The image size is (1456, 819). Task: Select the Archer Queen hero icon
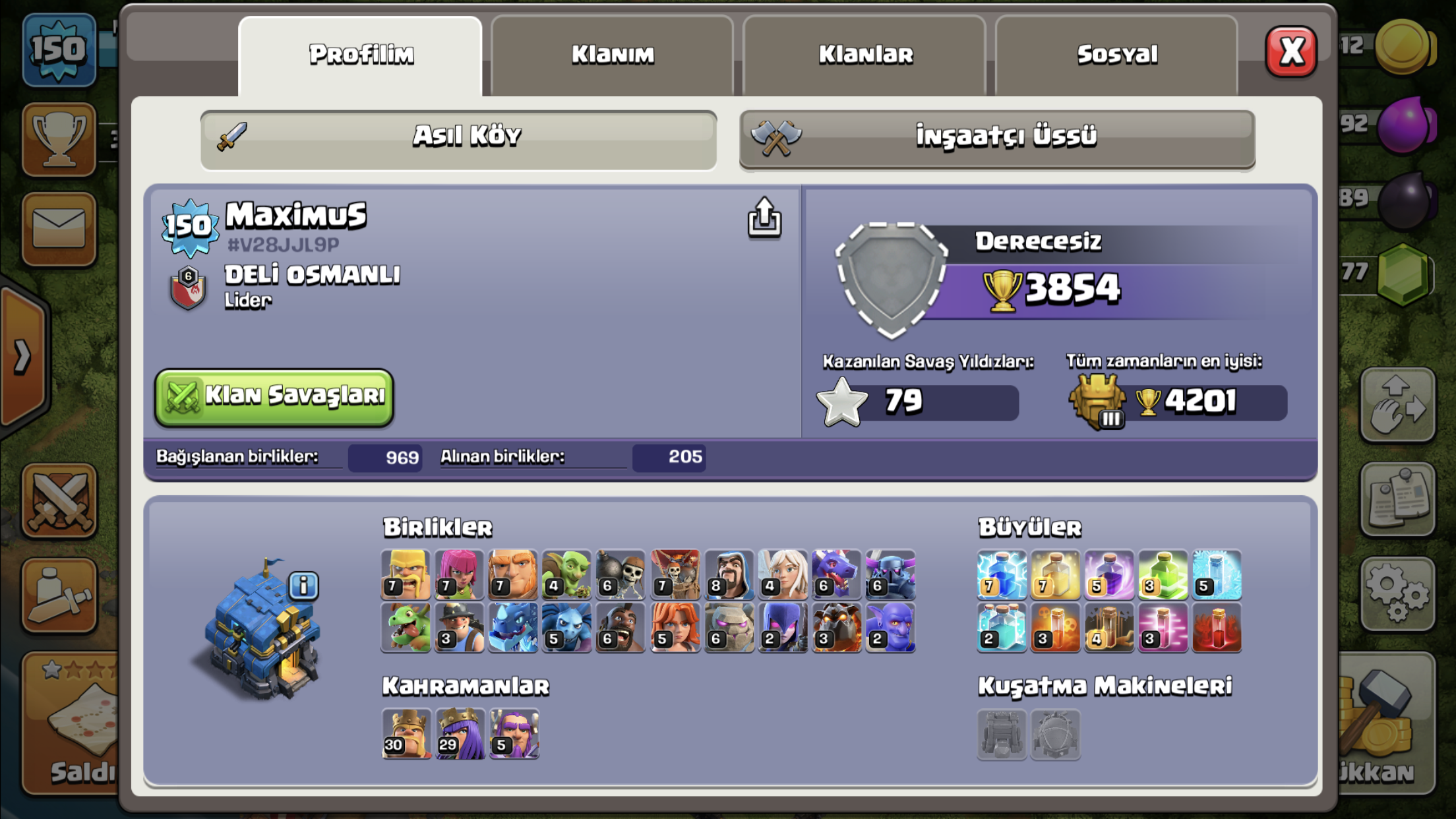point(460,733)
